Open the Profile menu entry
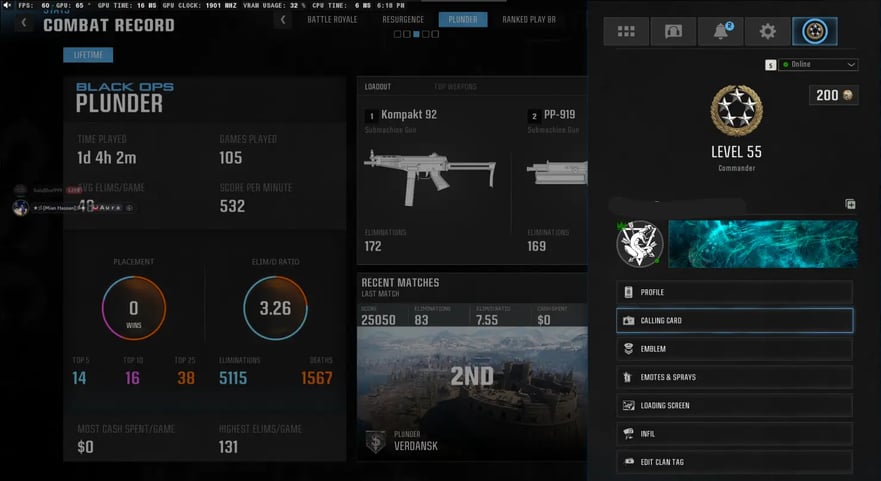881x481 pixels. (x=734, y=292)
